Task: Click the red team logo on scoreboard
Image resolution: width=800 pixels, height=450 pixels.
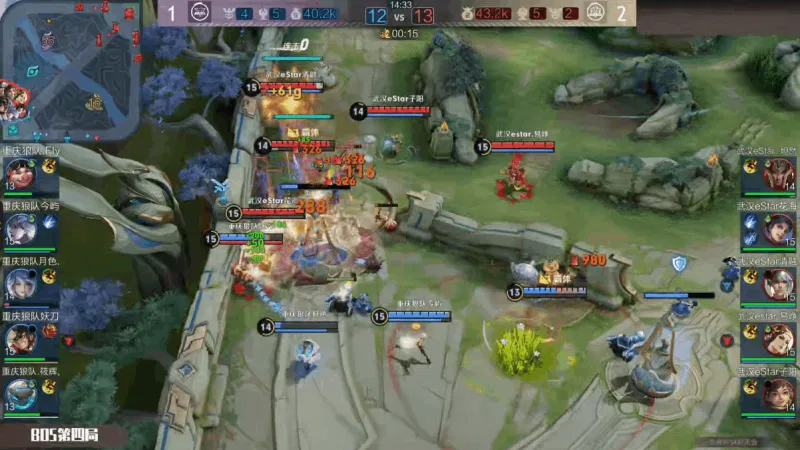Action: pyautogui.click(x=596, y=14)
